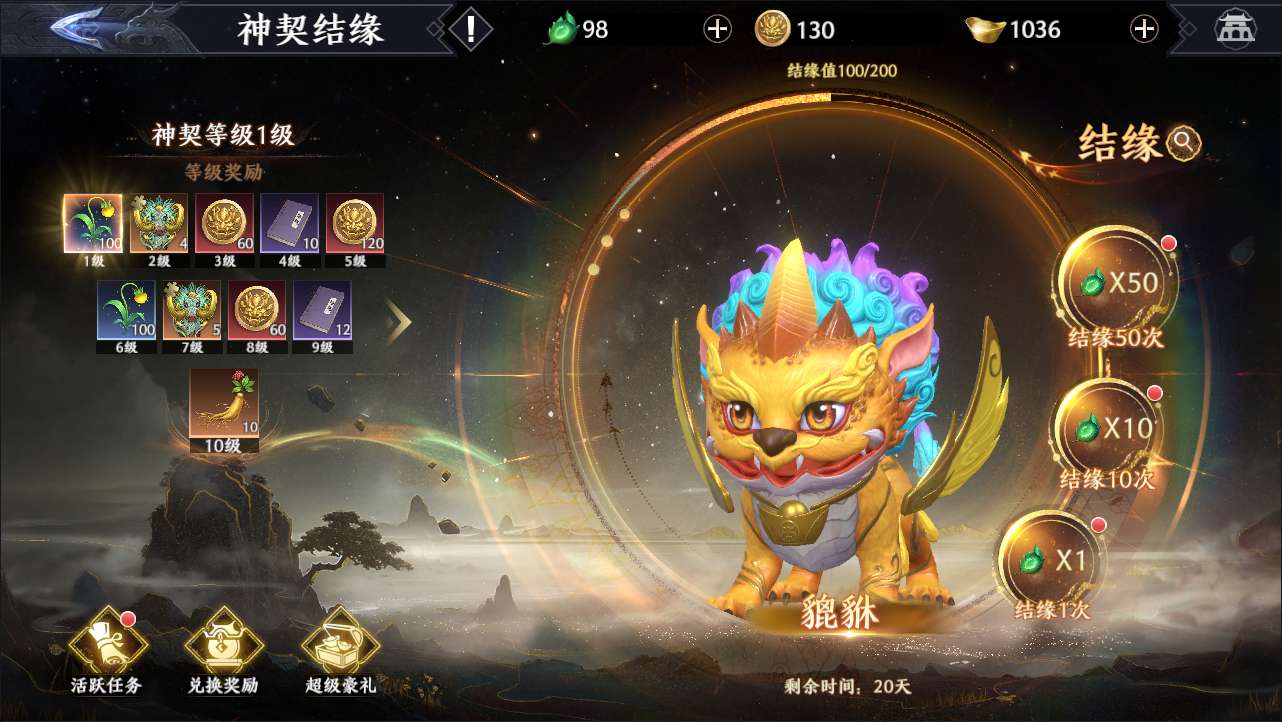Choose the 结缘50次 X50 button
This screenshot has height=722, width=1282.
[x=1118, y=283]
